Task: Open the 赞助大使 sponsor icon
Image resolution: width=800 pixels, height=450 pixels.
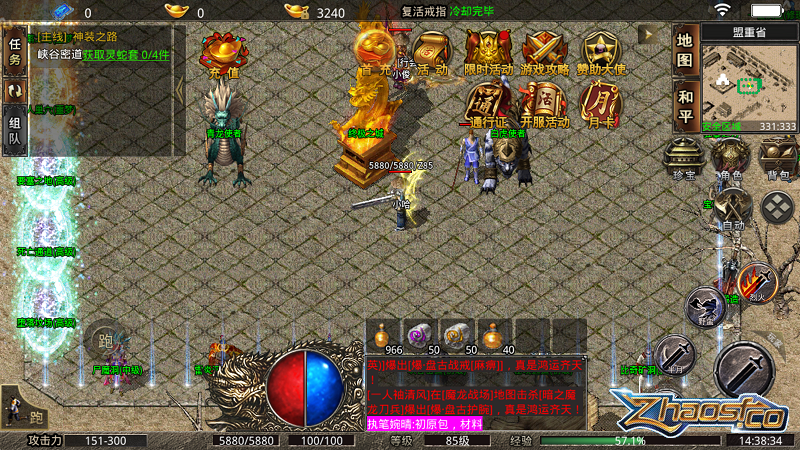Action: click(x=602, y=53)
